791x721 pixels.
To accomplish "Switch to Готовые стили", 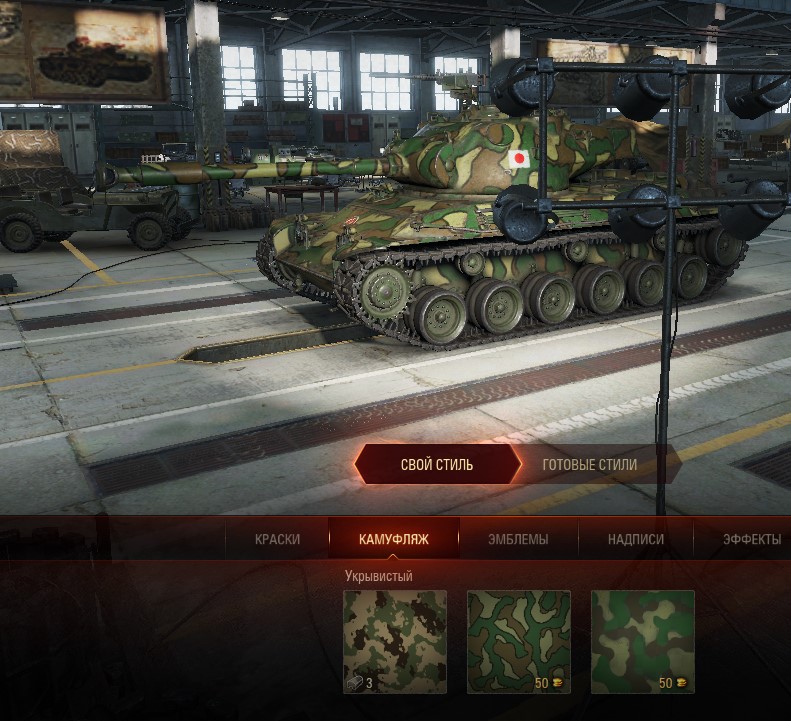I will pyautogui.click(x=589, y=465).
